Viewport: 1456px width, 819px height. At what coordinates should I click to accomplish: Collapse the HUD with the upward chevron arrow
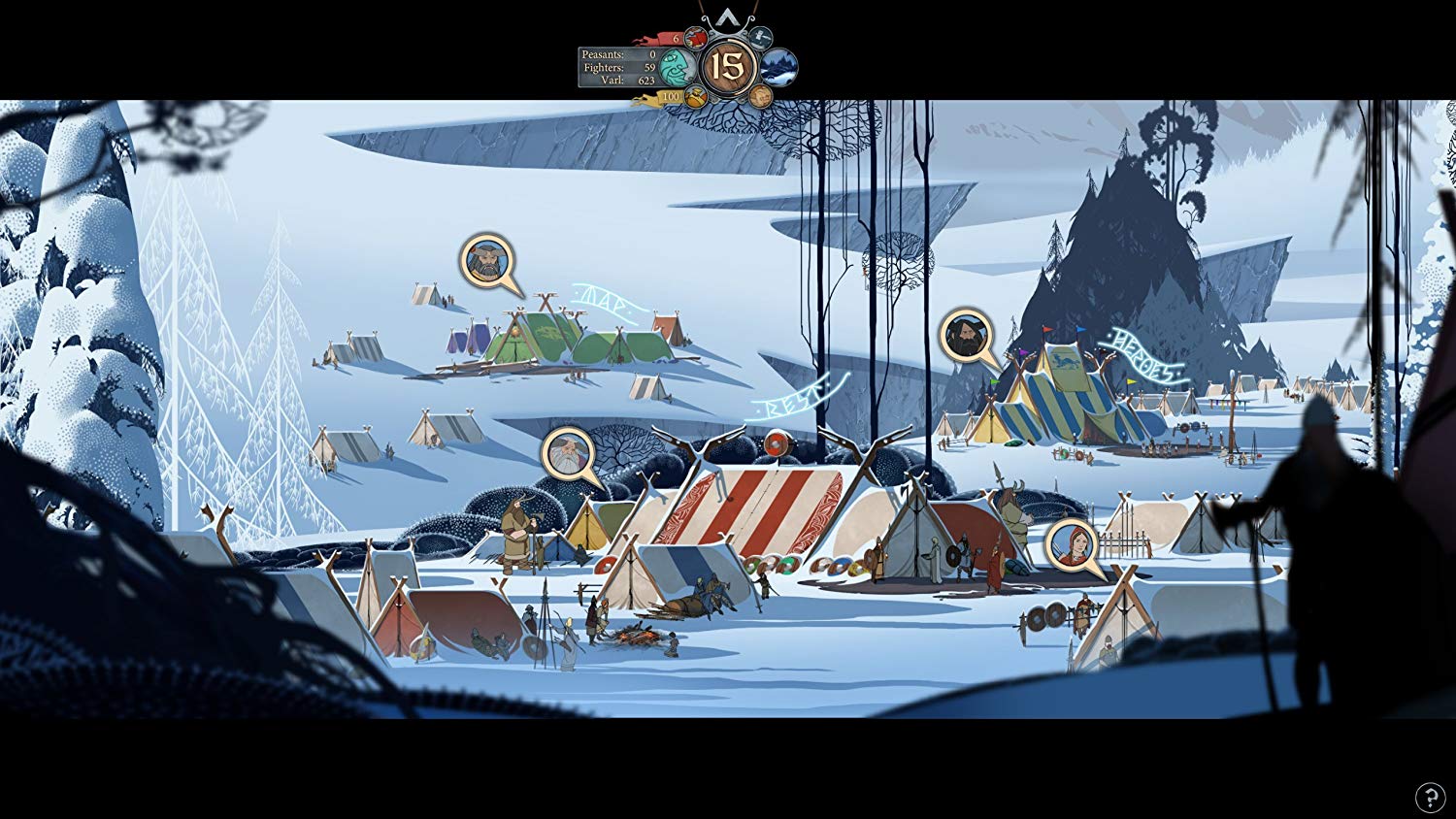point(727,16)
